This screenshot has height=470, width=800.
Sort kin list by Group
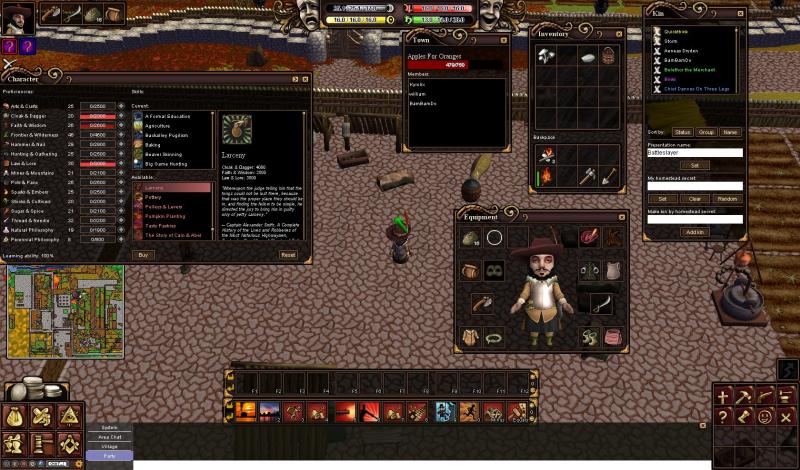(707, 132)
